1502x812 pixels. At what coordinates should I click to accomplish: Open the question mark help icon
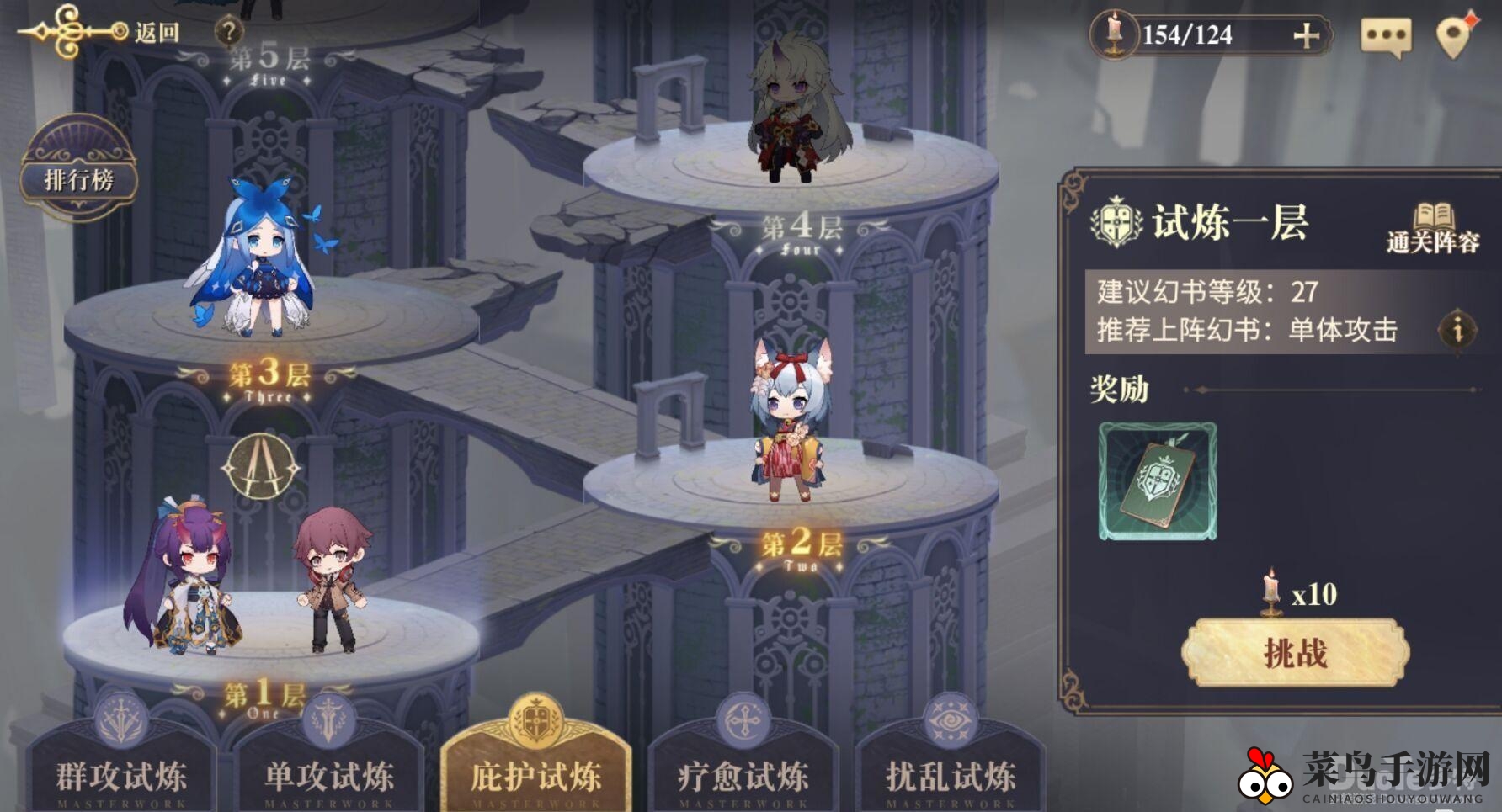(228, 33)
